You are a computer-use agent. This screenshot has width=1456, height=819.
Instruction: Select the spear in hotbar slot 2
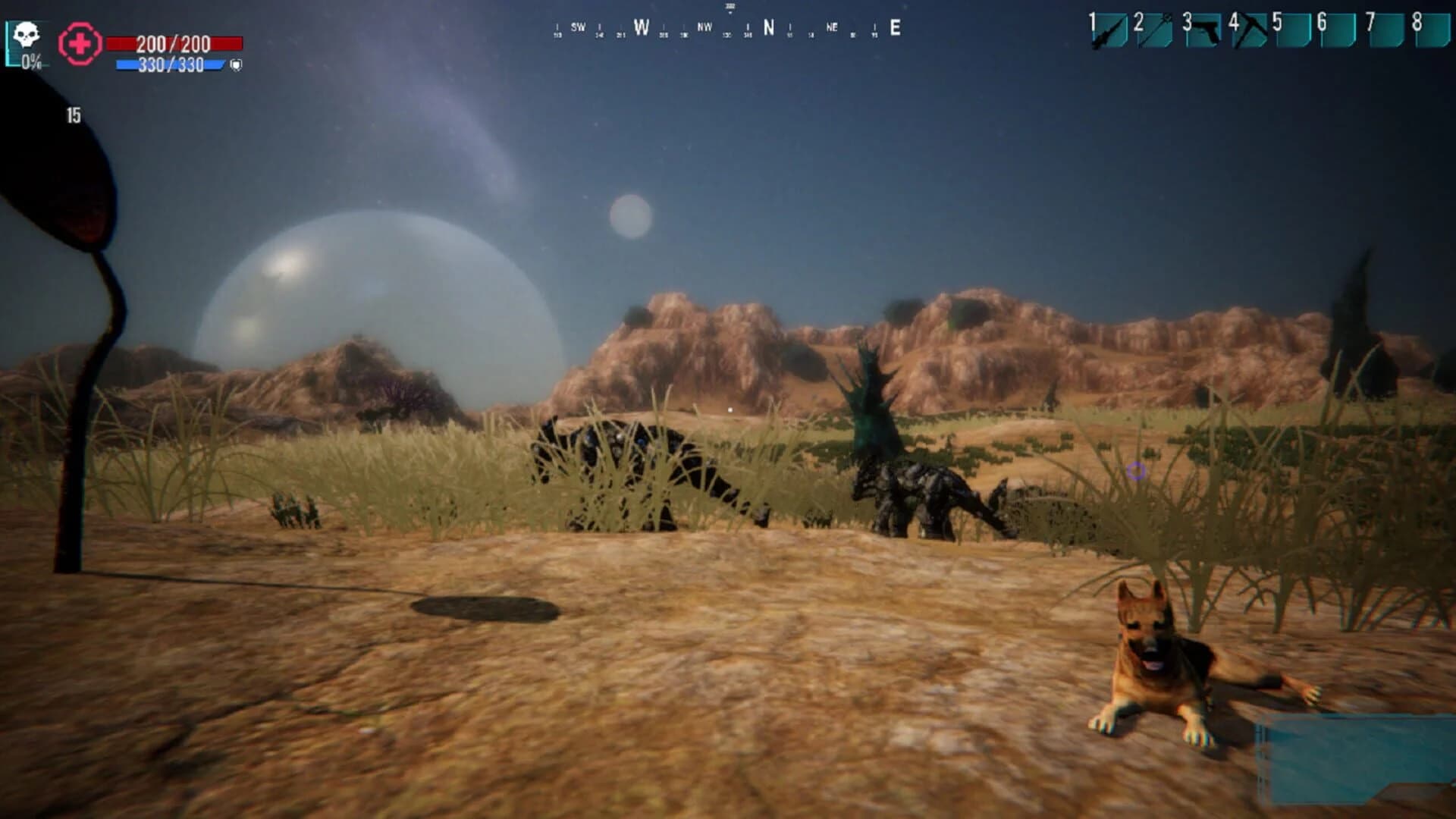pos(1154,30)
